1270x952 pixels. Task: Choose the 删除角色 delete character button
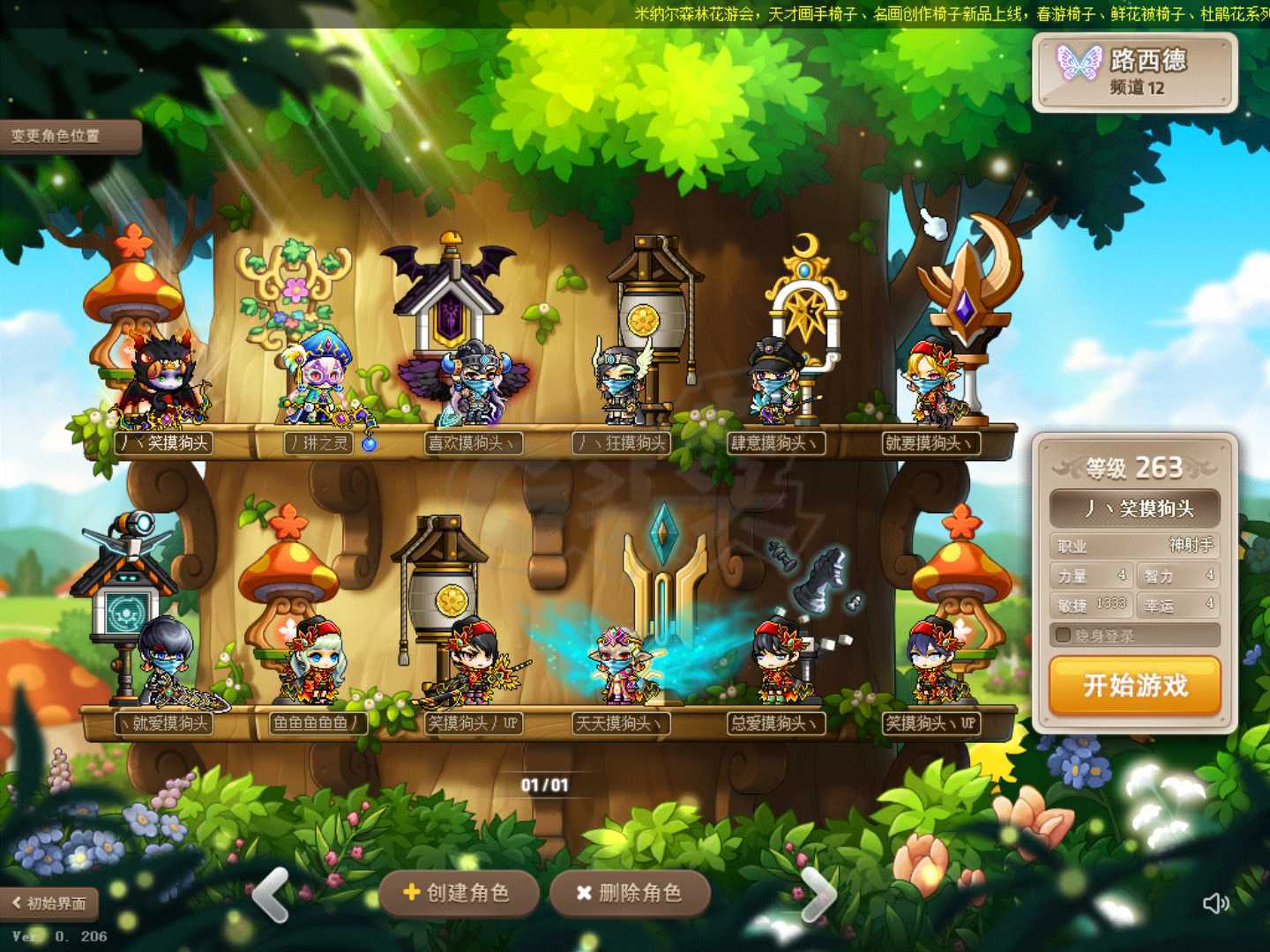click(630, 893)
